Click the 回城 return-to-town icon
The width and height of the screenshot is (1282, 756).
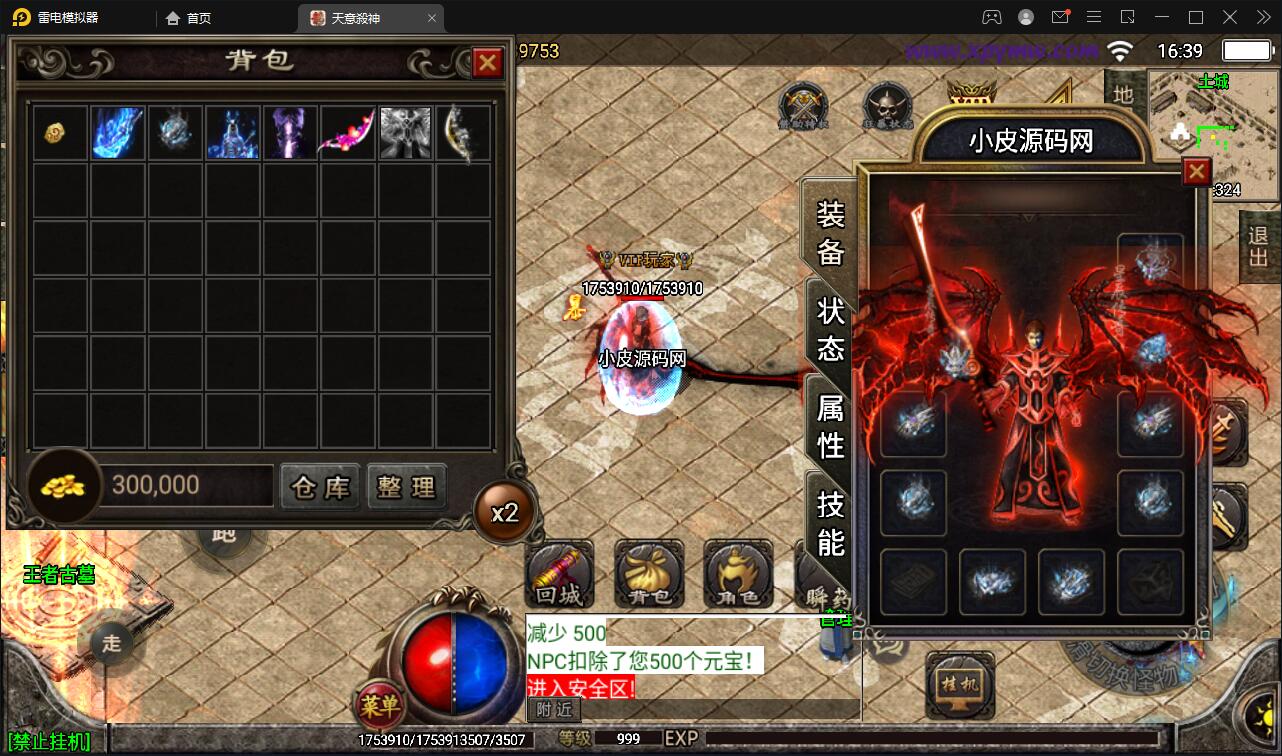[x=559, y=575]
